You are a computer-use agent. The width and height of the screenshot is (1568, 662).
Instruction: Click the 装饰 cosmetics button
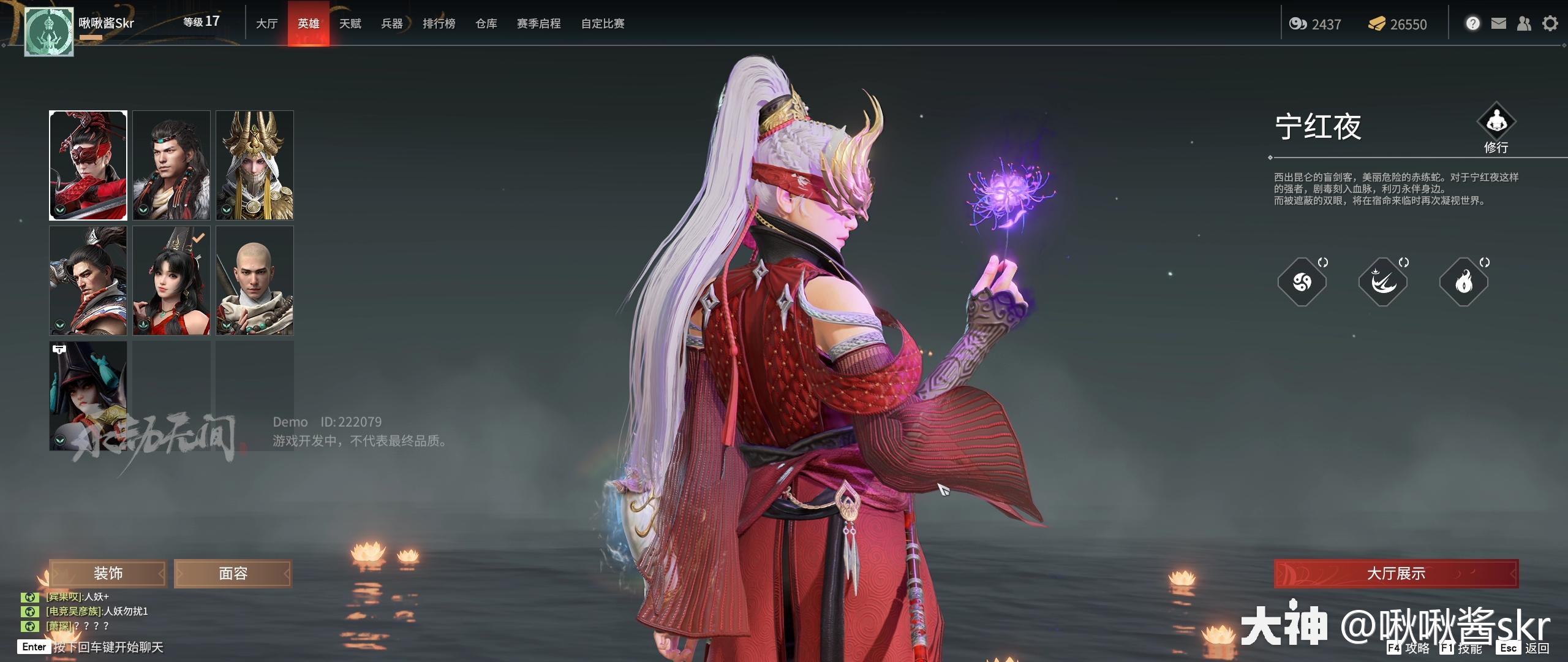(x=108, y=573)
